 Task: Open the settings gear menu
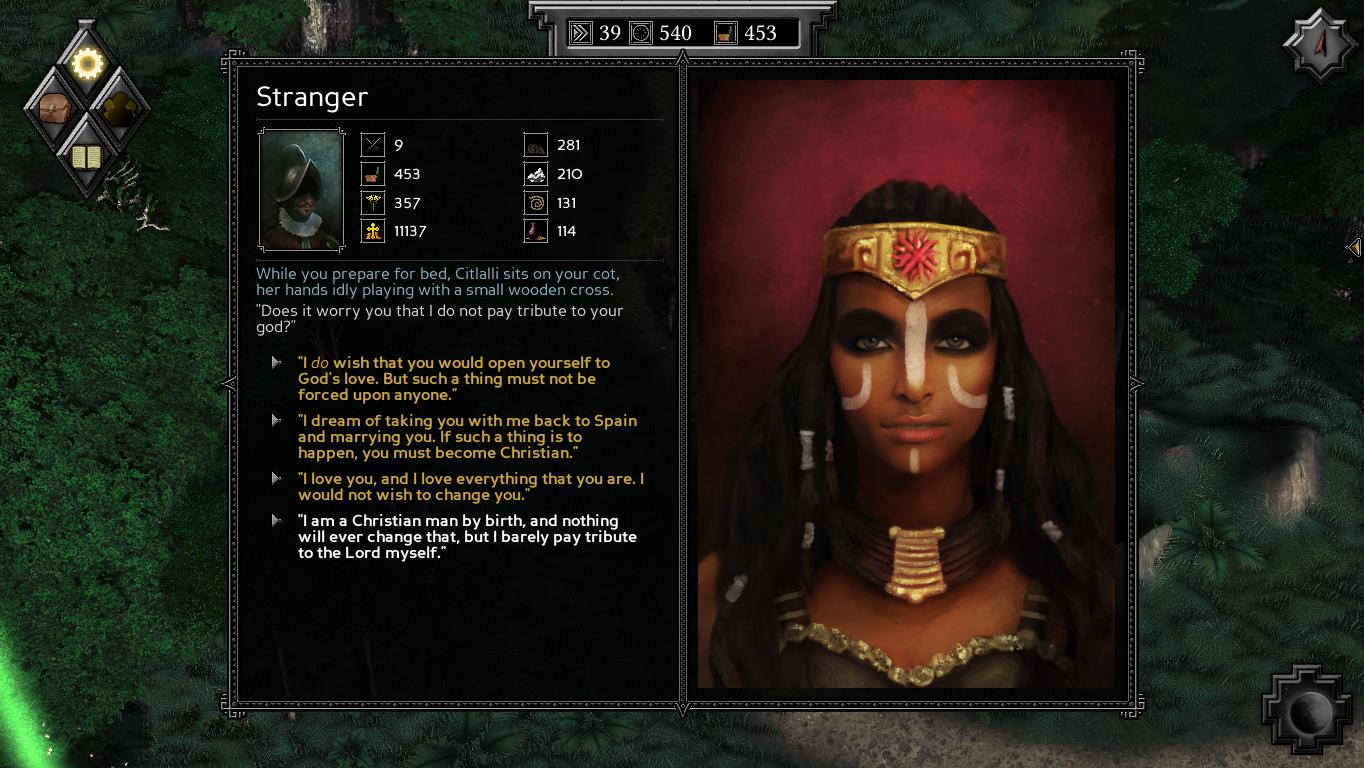click(88, 64)
